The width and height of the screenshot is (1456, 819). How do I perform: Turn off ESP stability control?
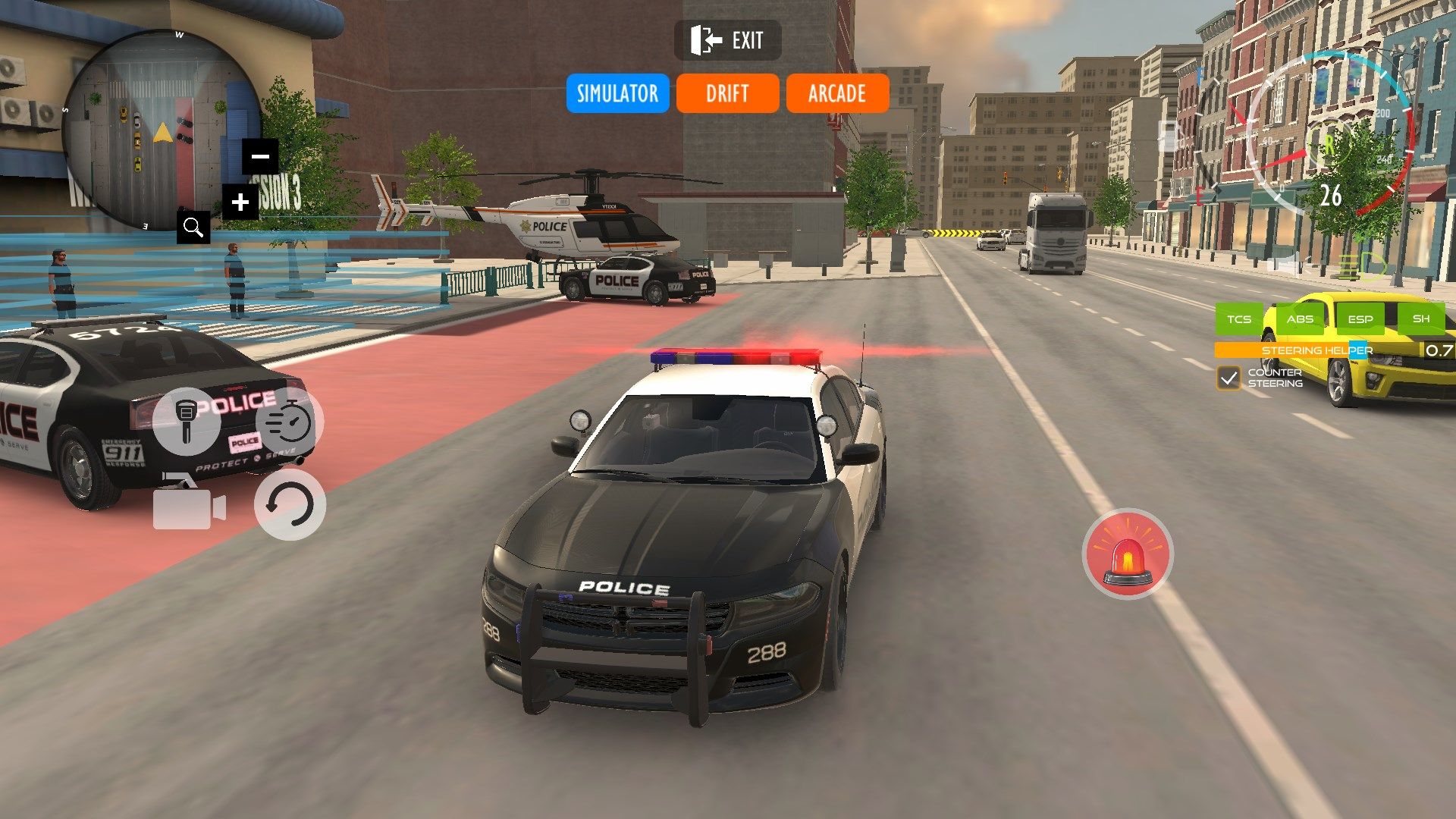point(1362,319)
